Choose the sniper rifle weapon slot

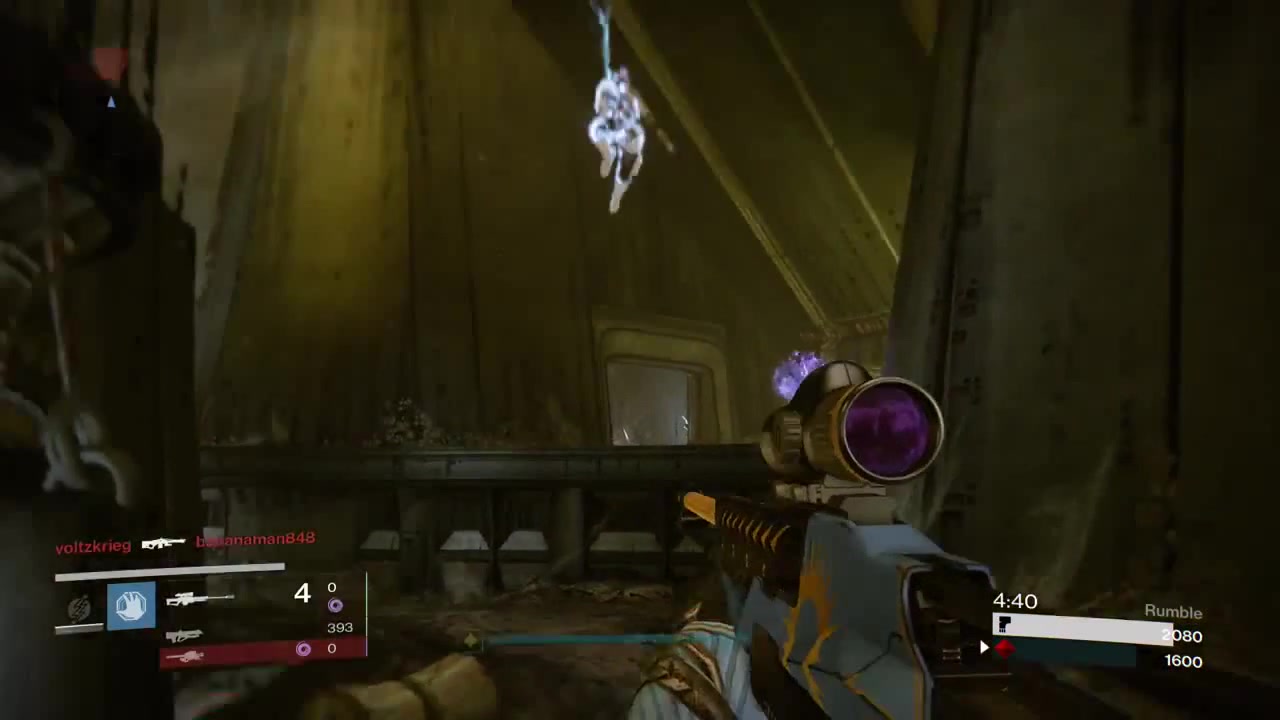(x=199, y=599)
